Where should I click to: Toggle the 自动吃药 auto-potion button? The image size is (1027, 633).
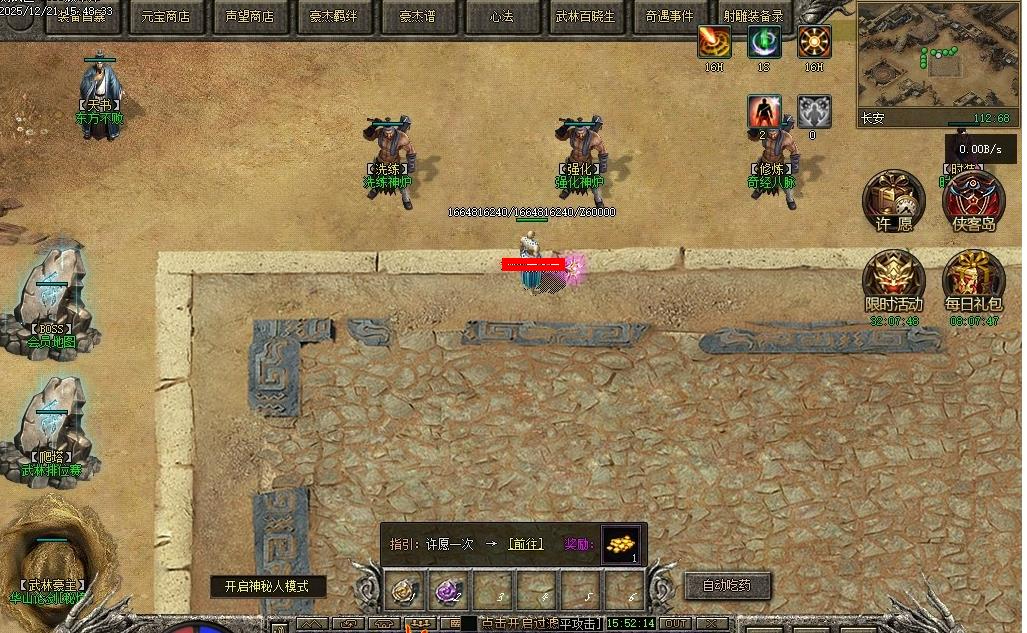click(x=726, y=585)
